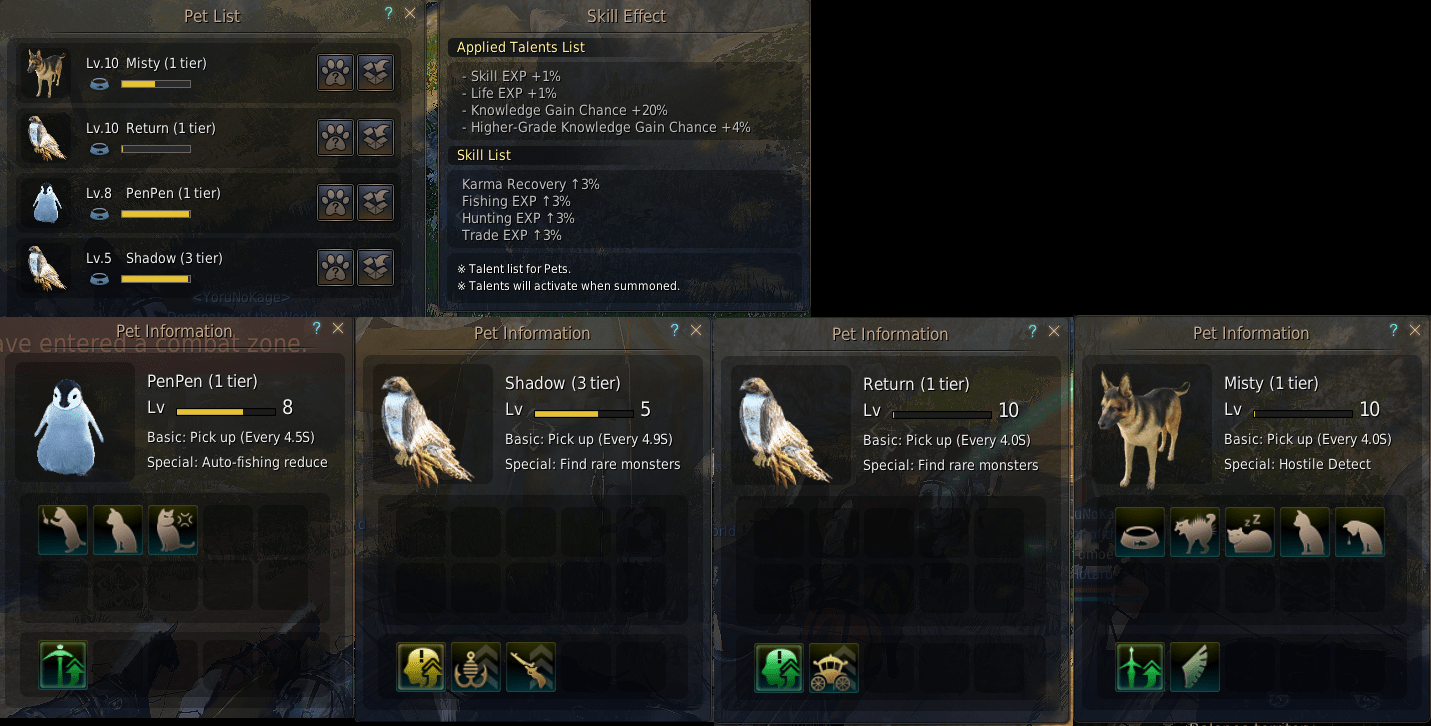Image resolution: width=1431 pixels, height=726 pixels.
Task: Click the paw icon beside PenPen's list entry
Action: 335,202
